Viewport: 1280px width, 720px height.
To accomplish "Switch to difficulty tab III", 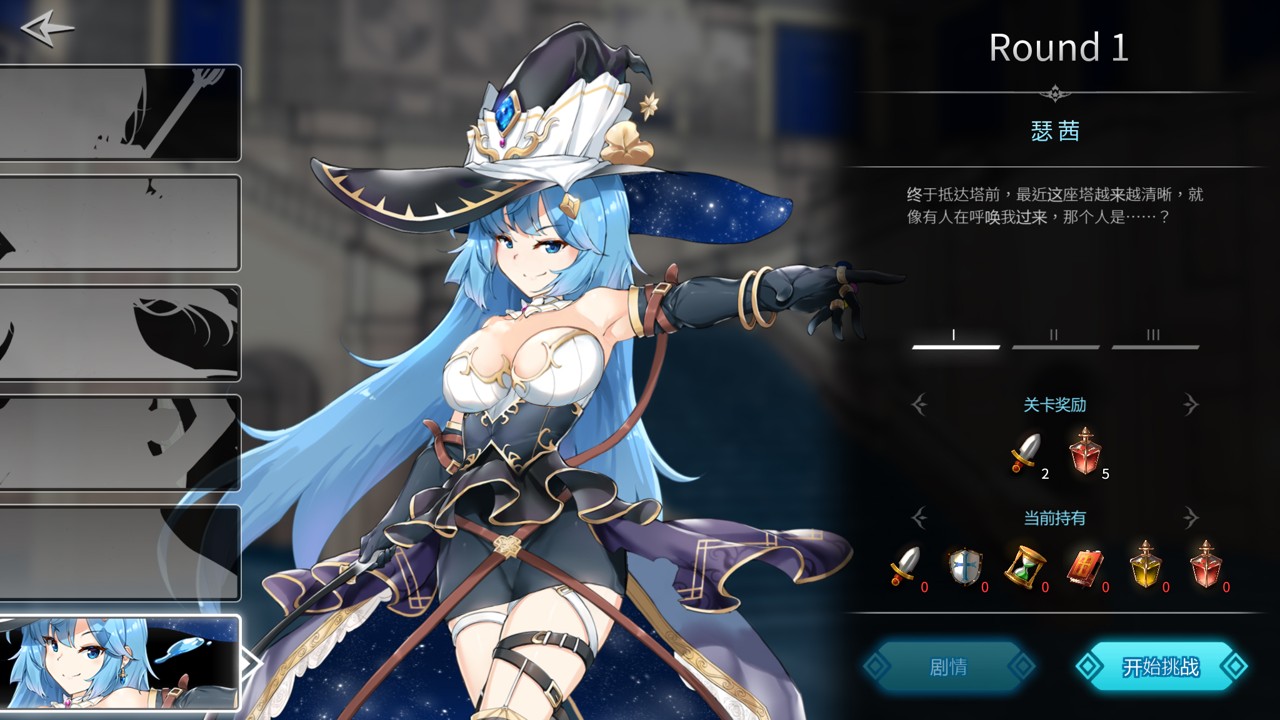I will click(x=1154, y=338).
